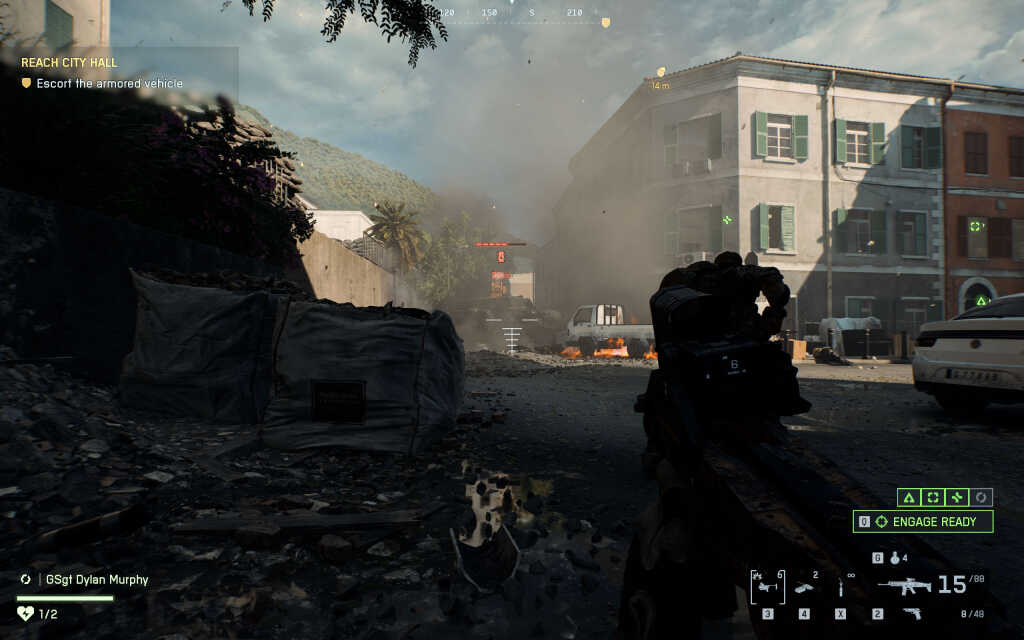This screenshot has height=640, width=1024.
Task: Select the greyed-out circular arrows squad icon
Action: pyautogui.click(x=981, y=497)
